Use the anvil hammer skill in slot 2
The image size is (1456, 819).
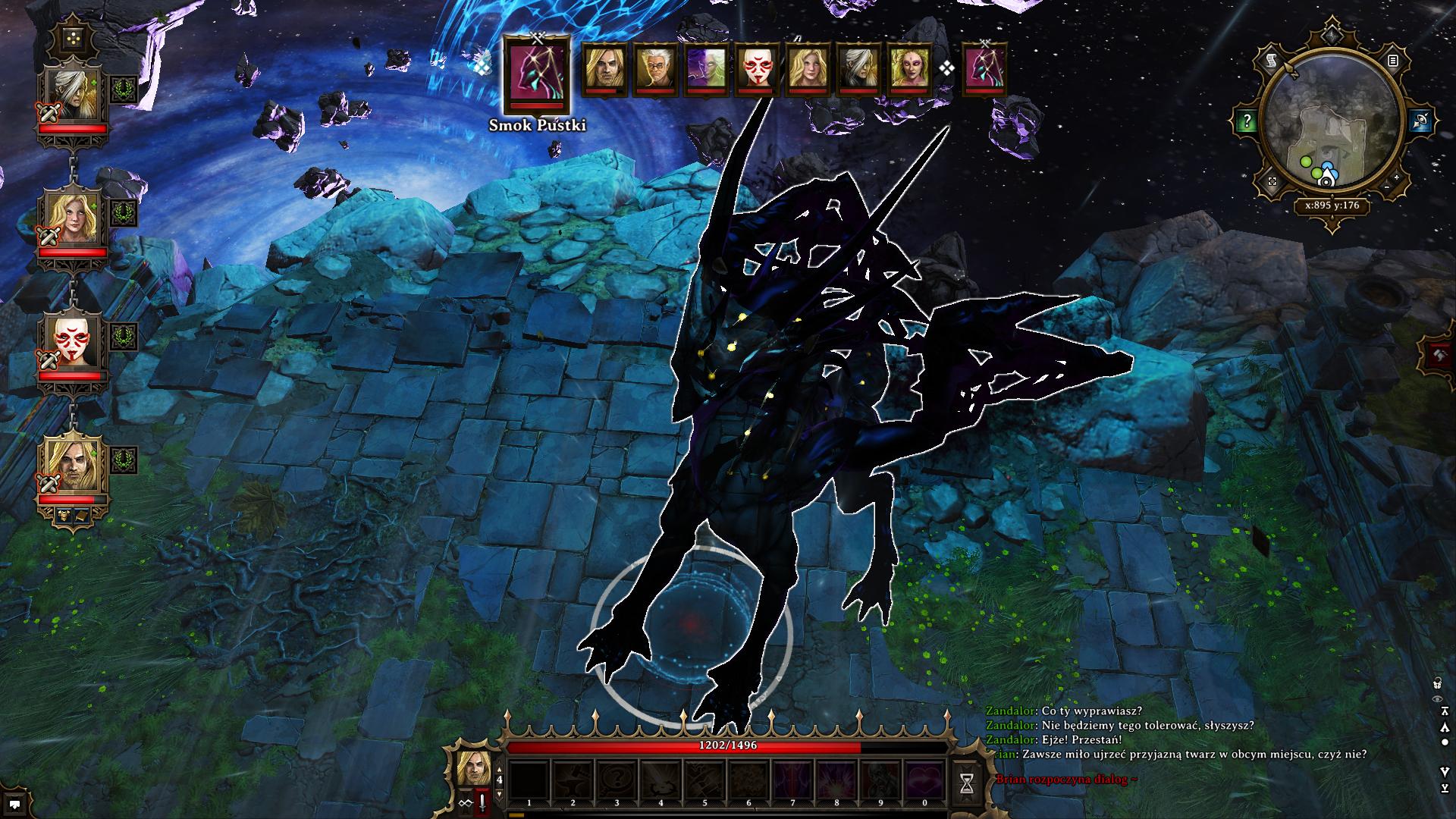pyautogui.click(x=573, y=781)
